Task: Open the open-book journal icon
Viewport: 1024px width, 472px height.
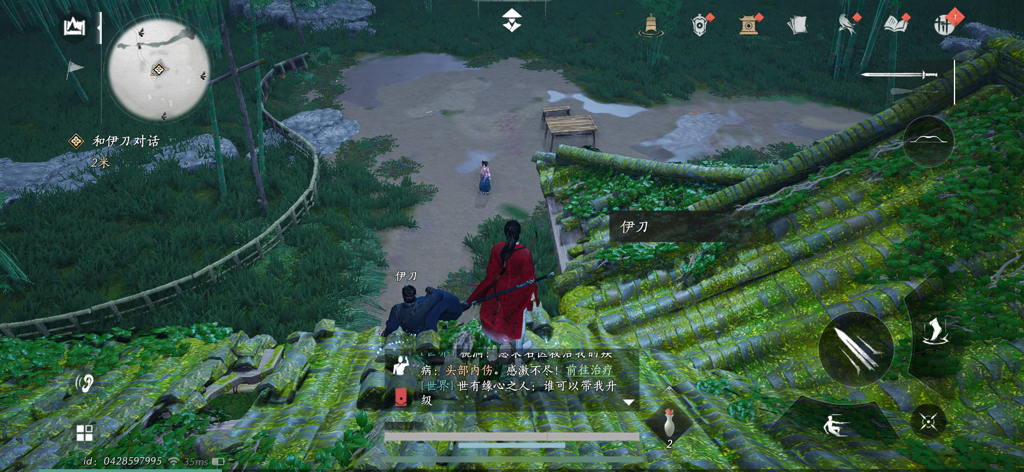Action: pos(897,25)
